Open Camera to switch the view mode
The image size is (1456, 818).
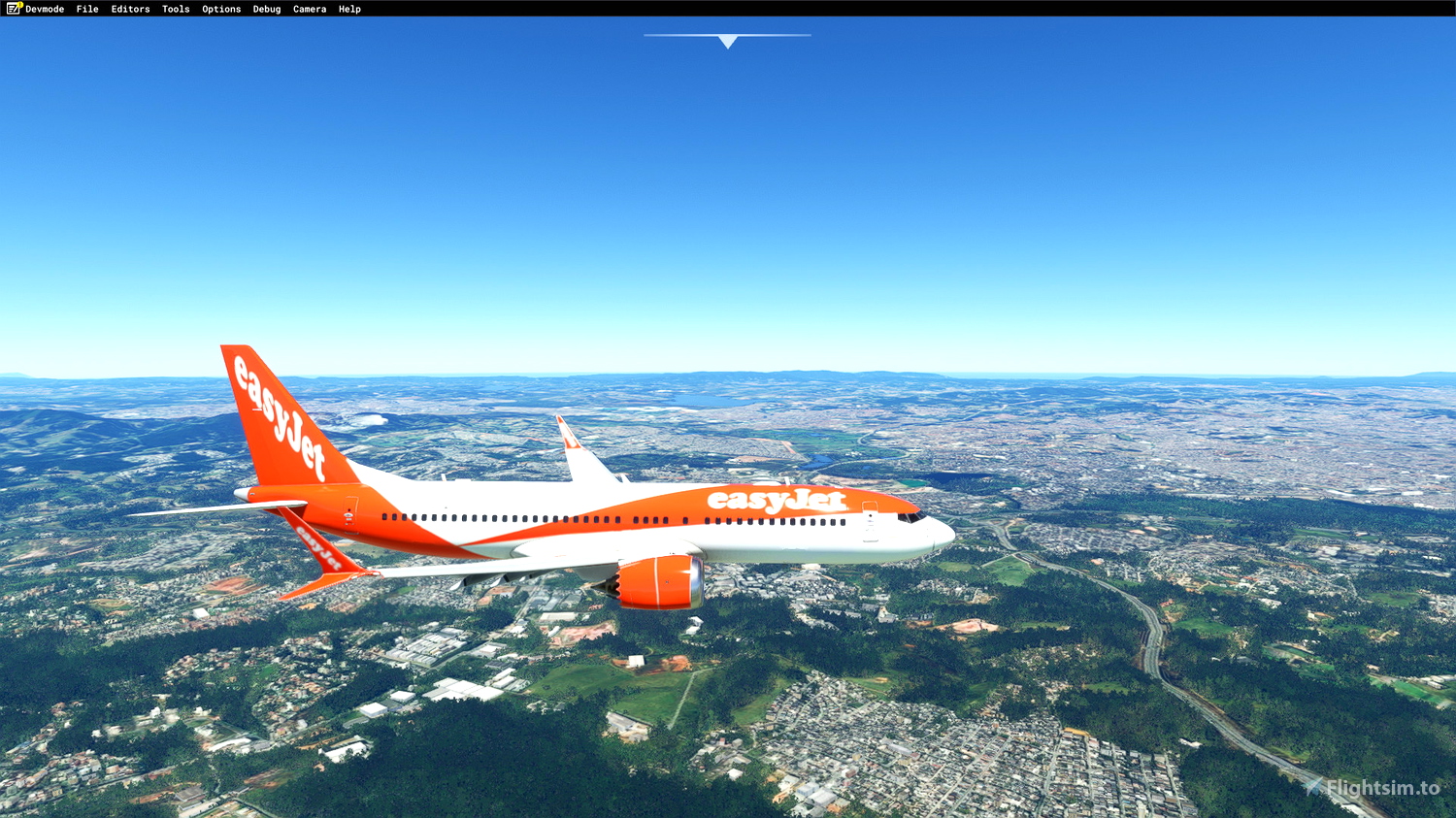click(x=310, y=9)
